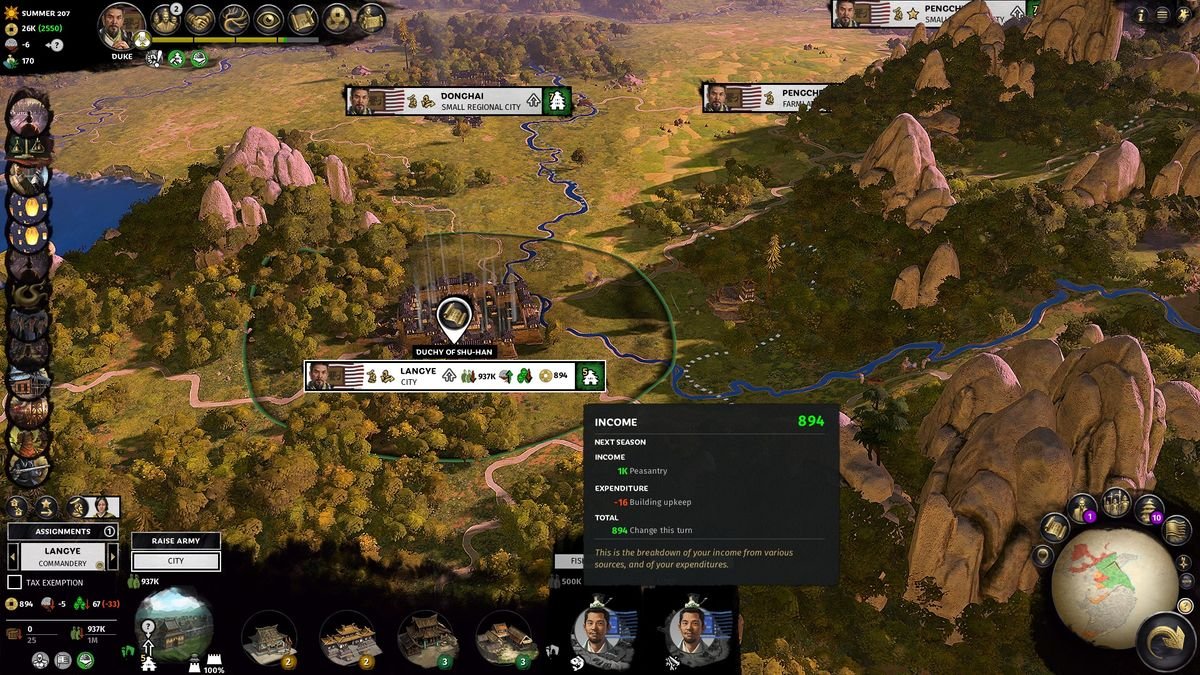Viewport: 1200px width, 675px height.
Task: Open the info advisor icon
Action: (1141, 15)
